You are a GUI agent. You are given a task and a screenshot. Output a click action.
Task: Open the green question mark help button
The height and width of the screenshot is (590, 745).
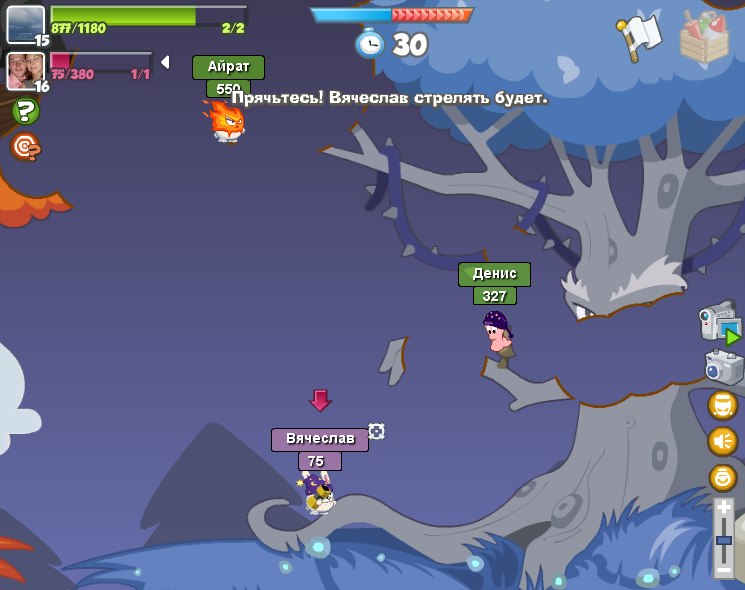click(25, 112)
